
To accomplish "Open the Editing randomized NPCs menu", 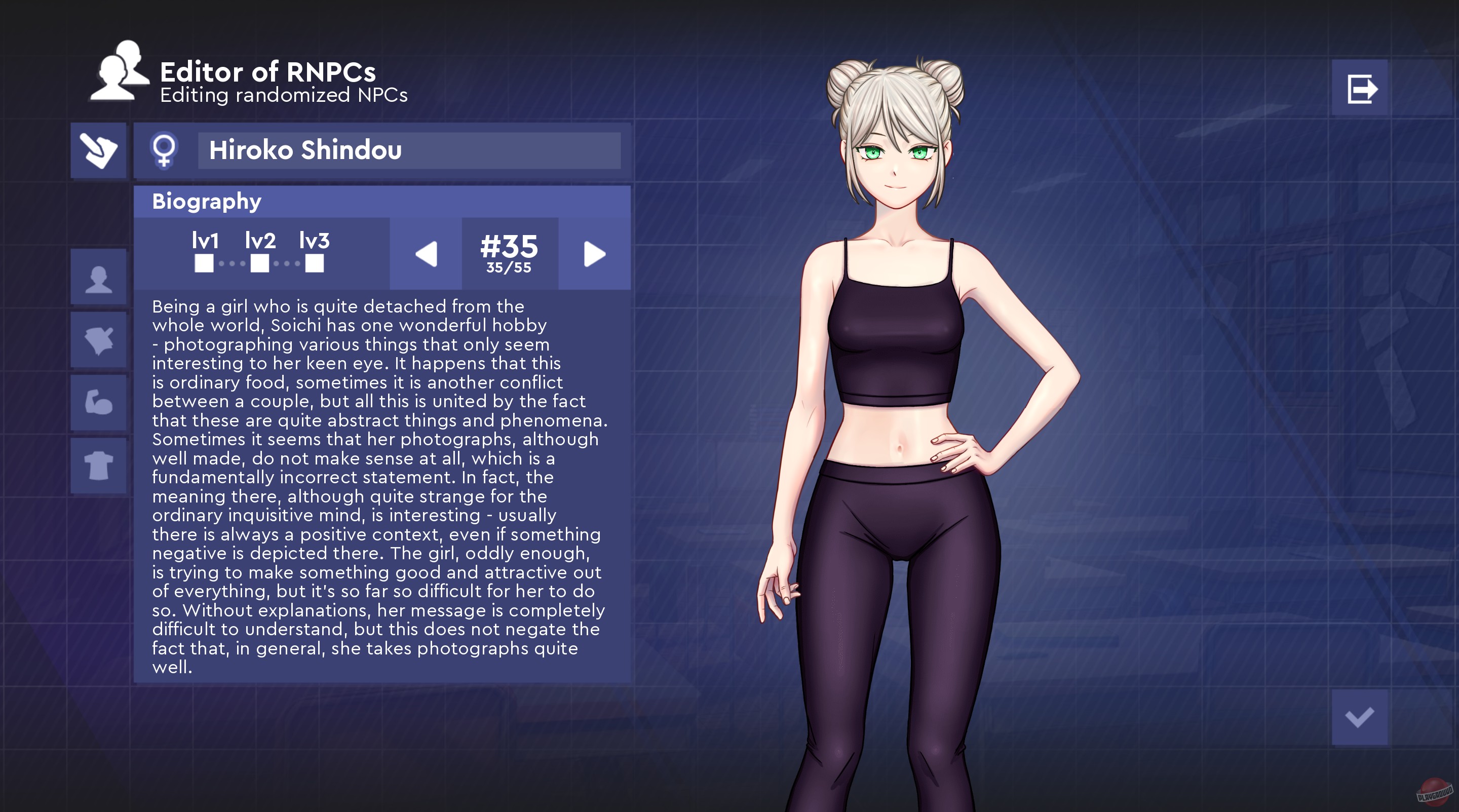I will coord(282,96).
